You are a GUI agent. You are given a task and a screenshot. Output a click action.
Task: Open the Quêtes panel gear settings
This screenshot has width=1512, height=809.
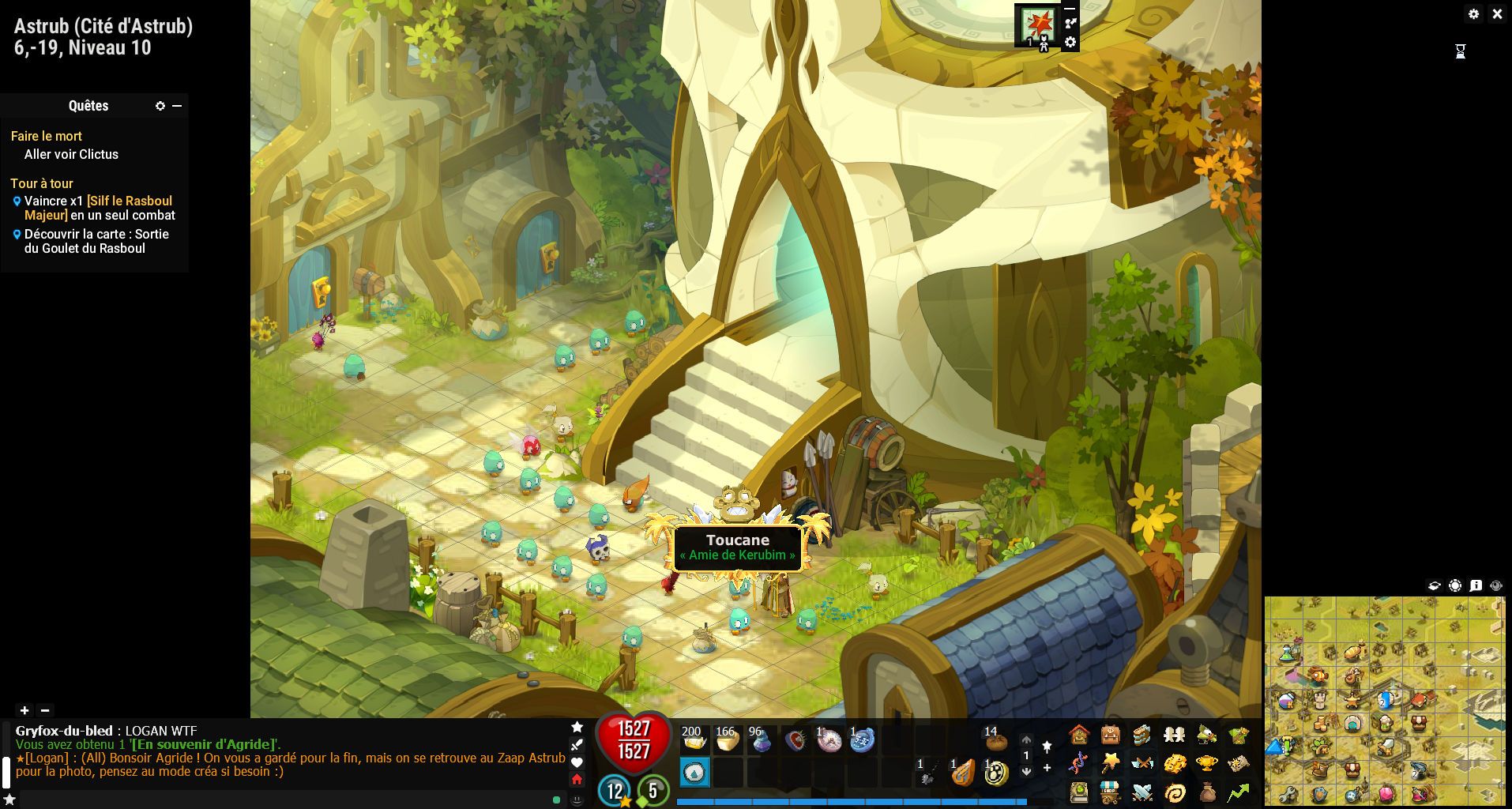point(160,106)
